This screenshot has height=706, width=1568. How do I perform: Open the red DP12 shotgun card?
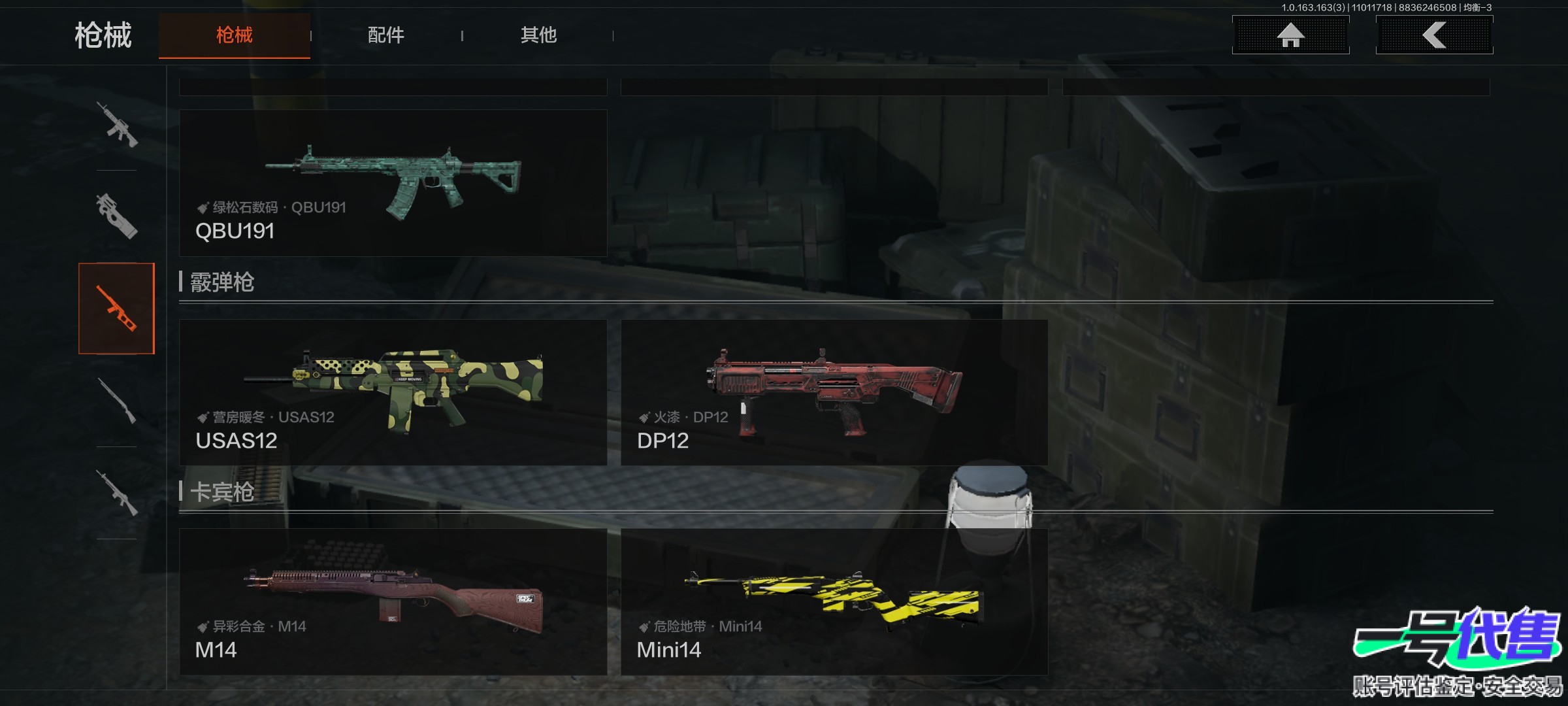(x=834, y=392)
